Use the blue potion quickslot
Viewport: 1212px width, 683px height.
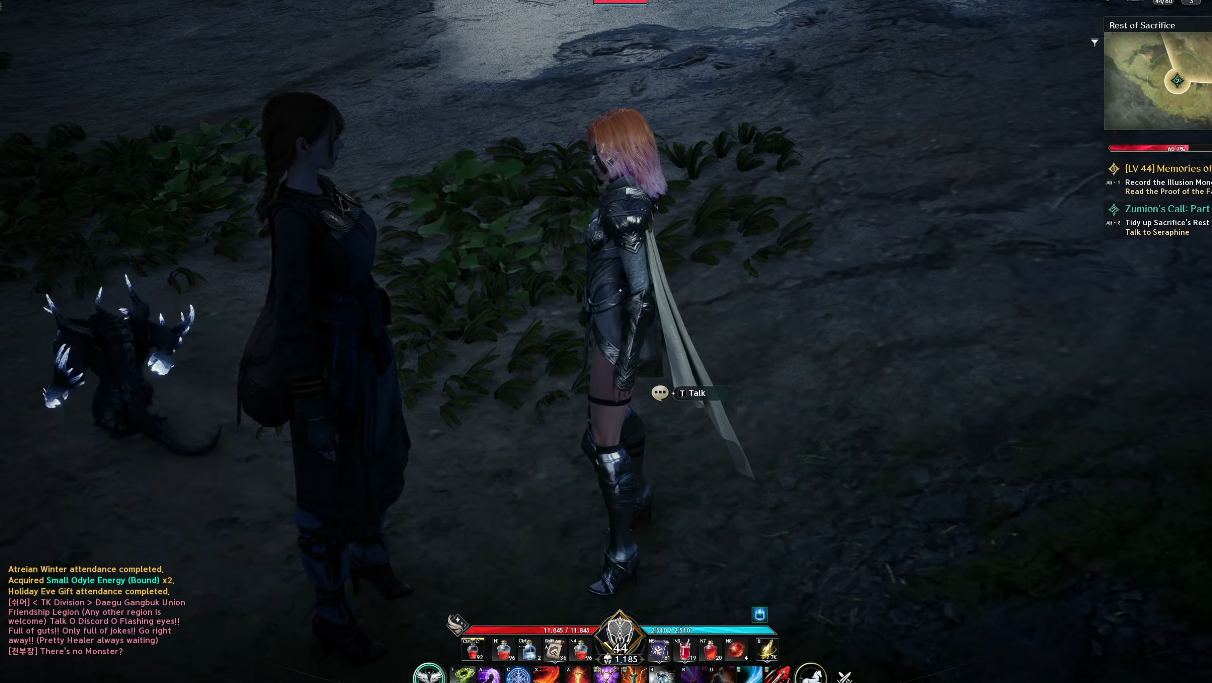coord(528,651)
